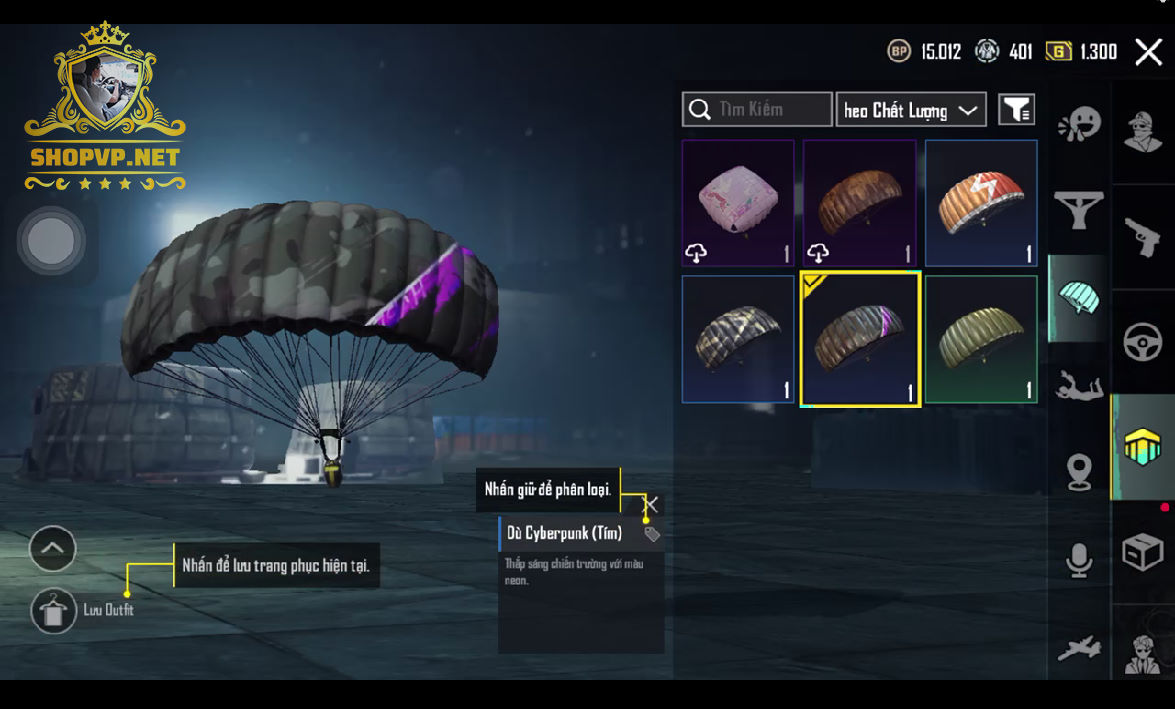The image size is (1175, 709).
Task: Select the pink patterned parachute skin
Action: [x=738, y=202]
